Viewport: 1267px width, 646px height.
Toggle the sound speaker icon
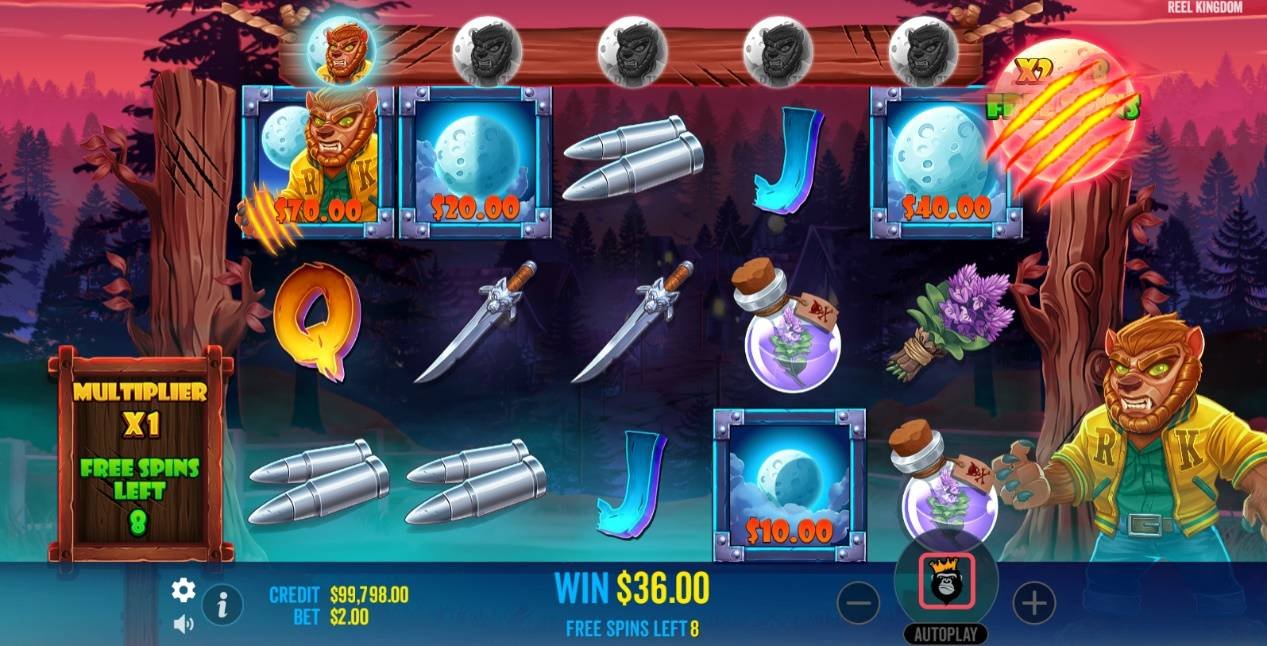click(183, 624)
